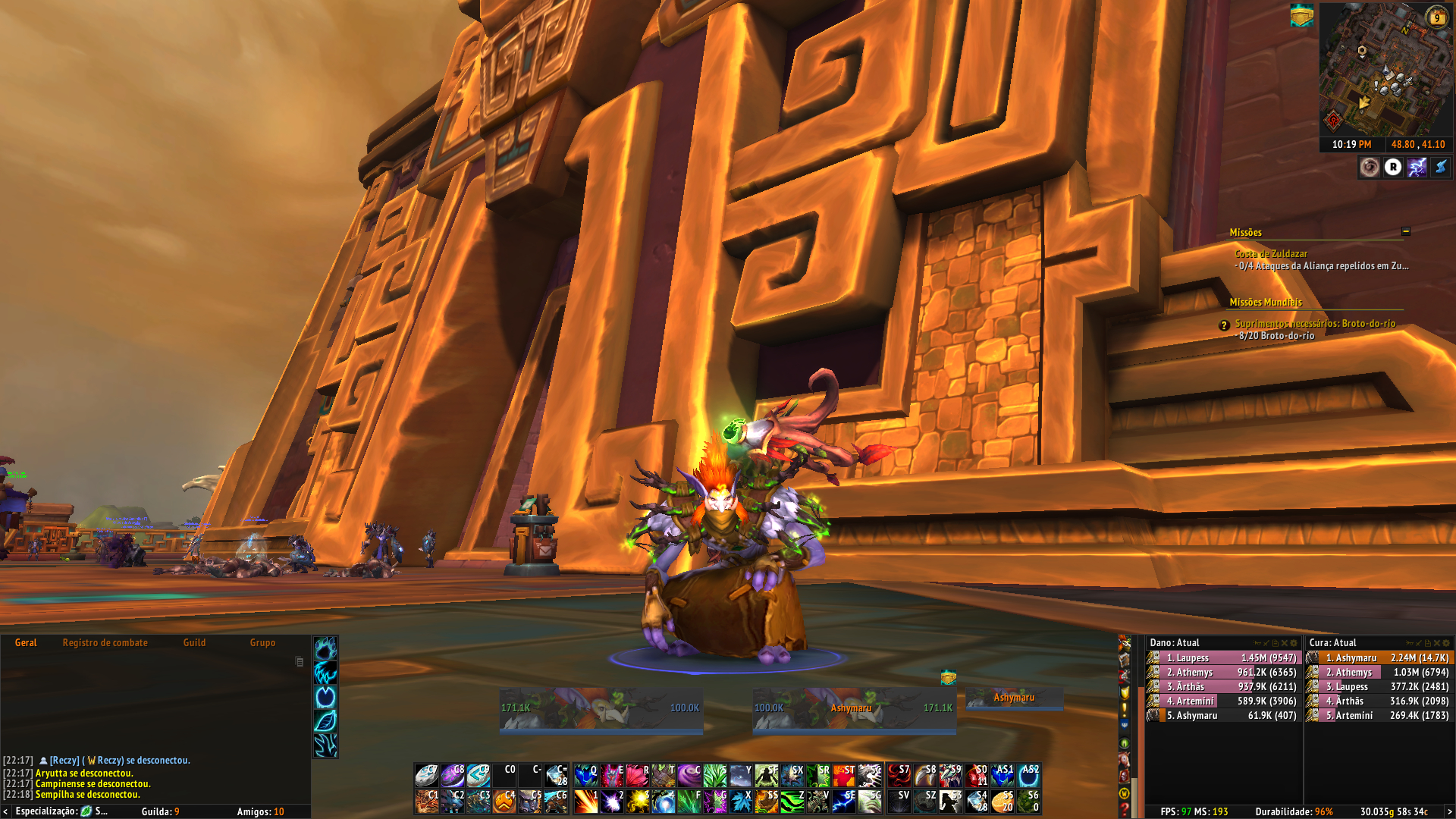
Task: Open the Grupo chat tab
Action: coord(263,642)
